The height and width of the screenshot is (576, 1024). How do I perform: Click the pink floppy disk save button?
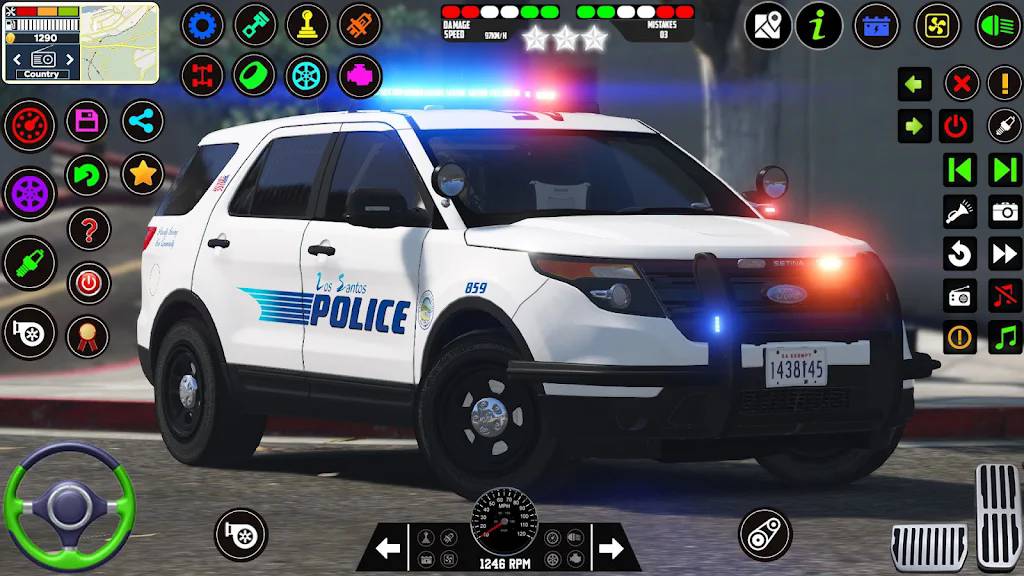pos(87,123)
